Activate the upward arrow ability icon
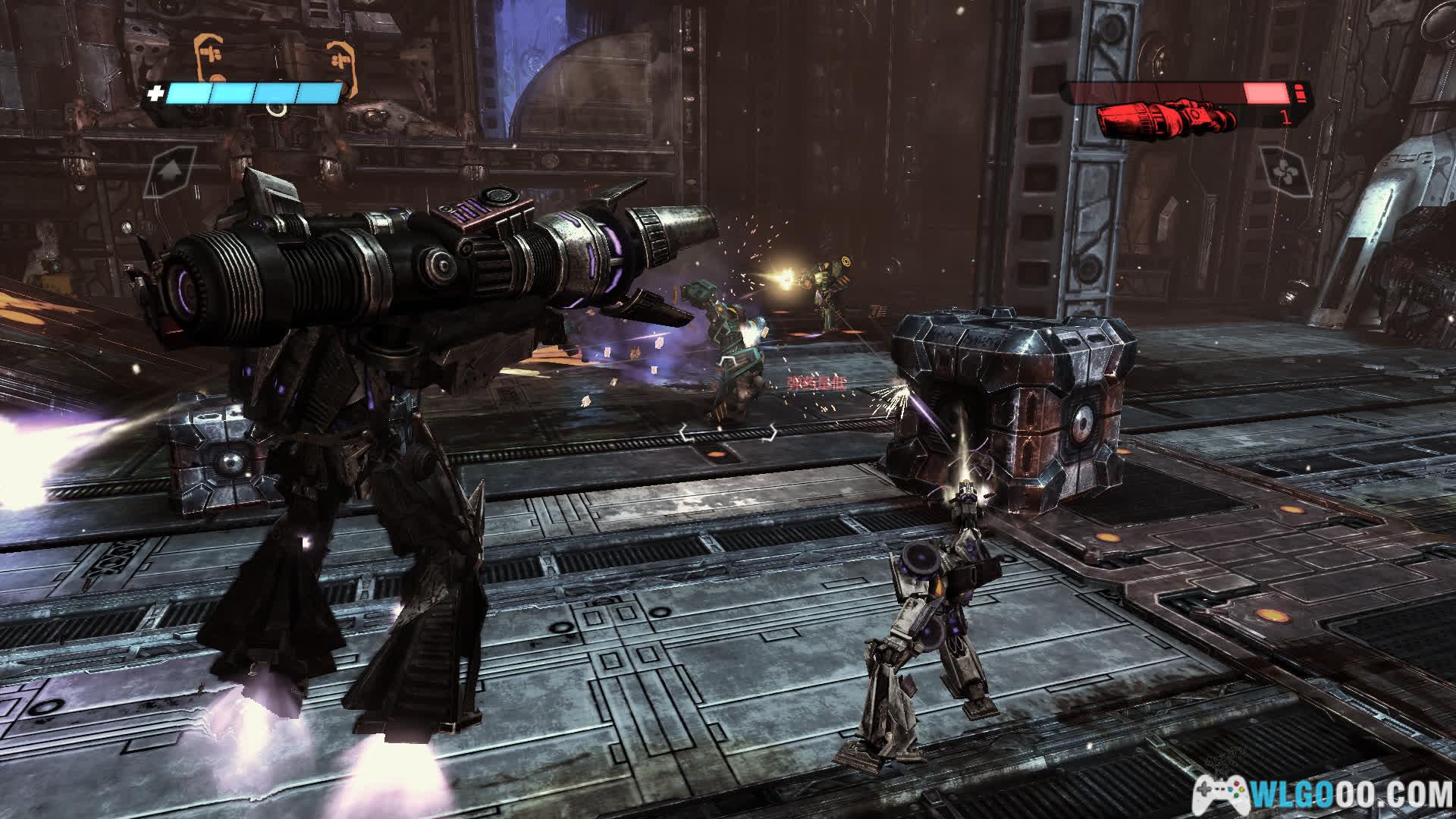The image size is (1456, 819). [171, 171]
